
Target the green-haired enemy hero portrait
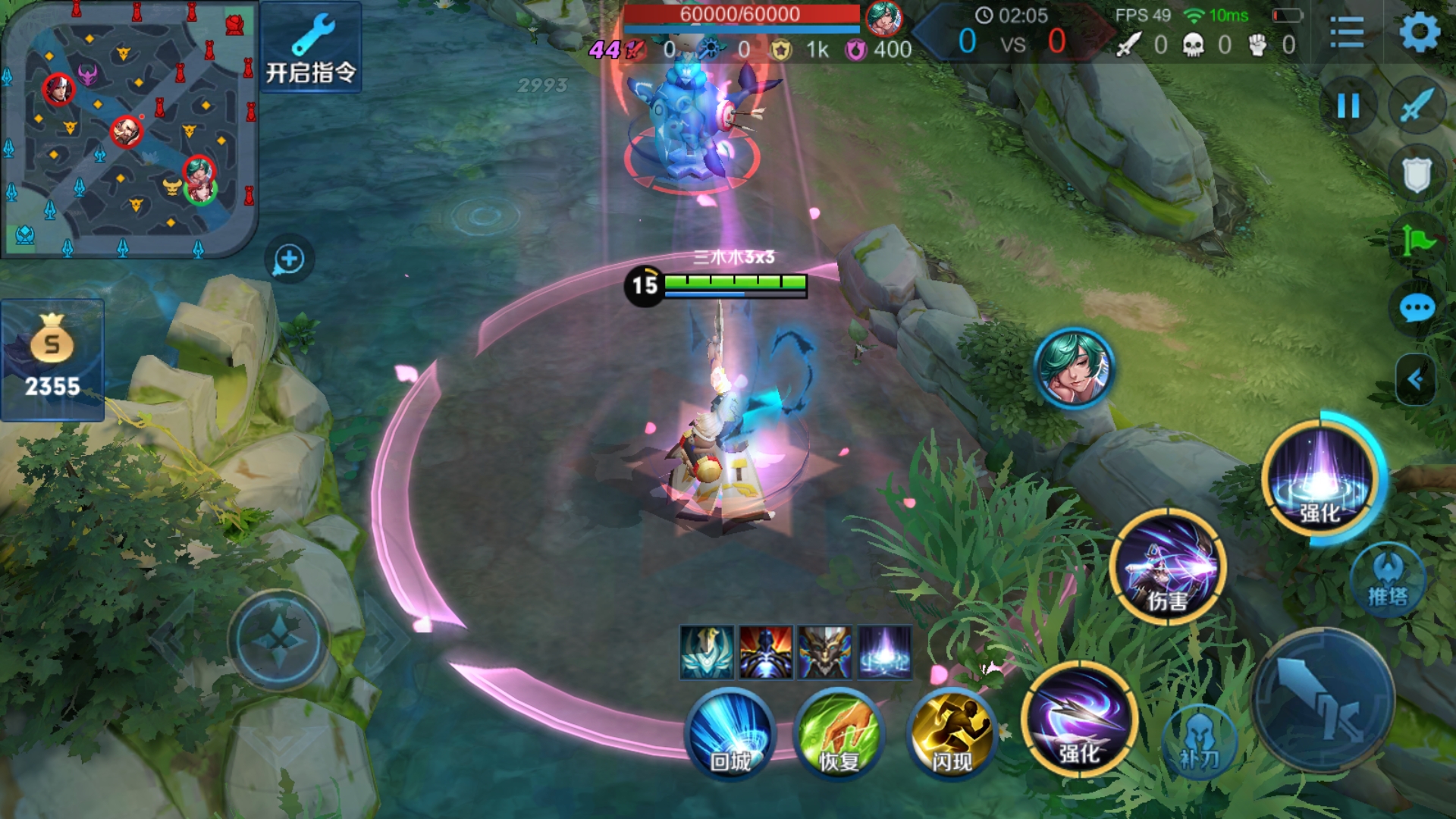[1074, 369]
